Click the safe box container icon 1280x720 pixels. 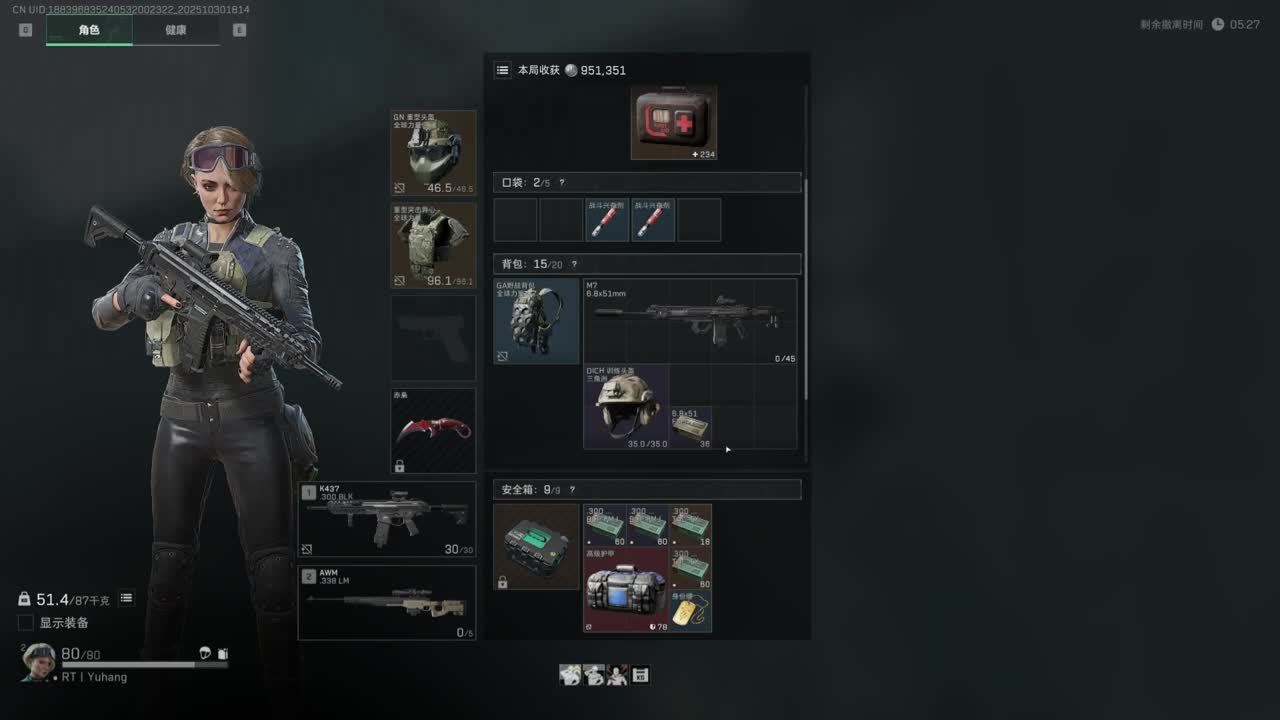(536, 546)
